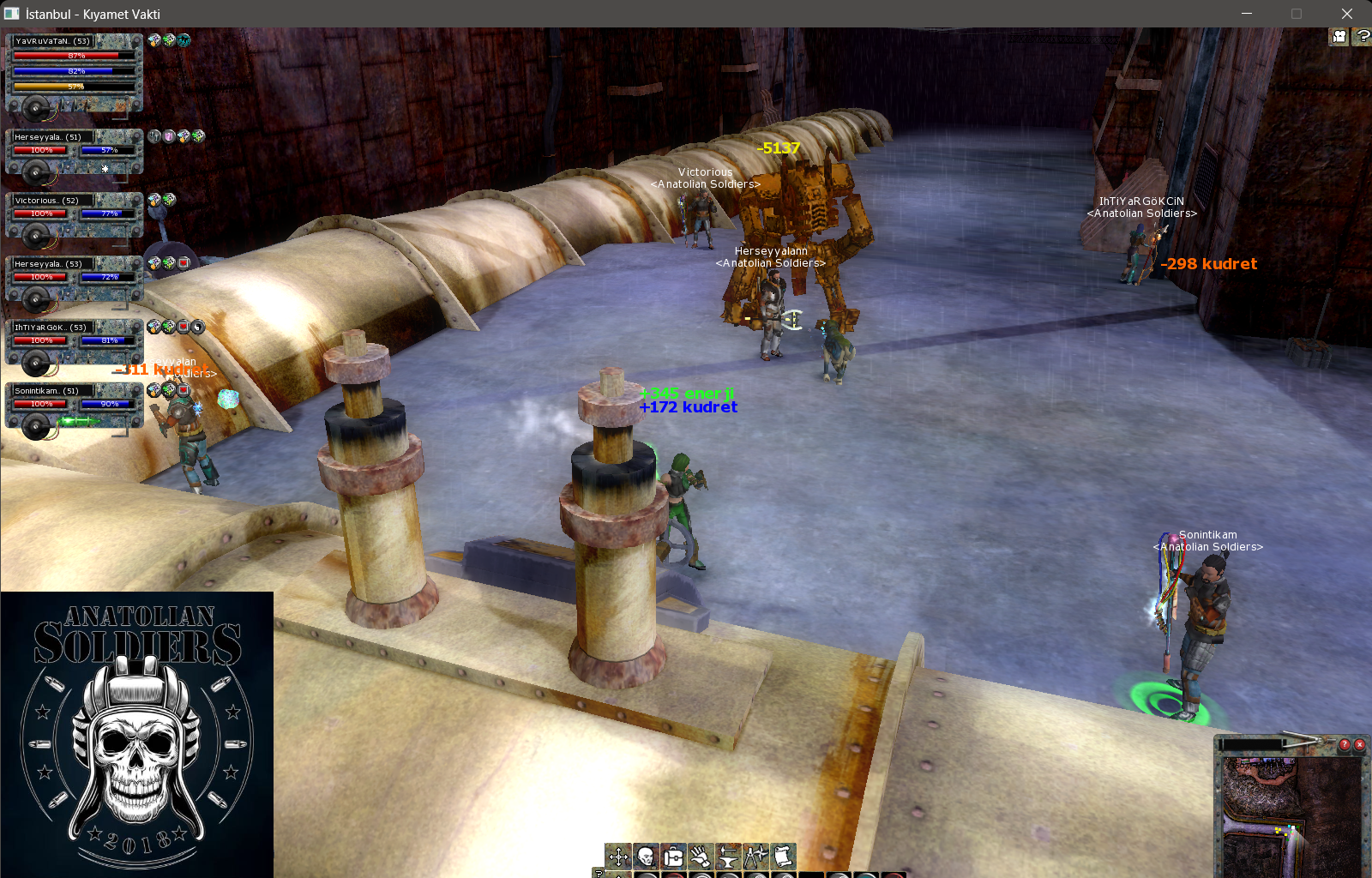Screen dimensions: 1372x878
Task: Open the movement arrows toolbar icon
Action: pos(618,856)
